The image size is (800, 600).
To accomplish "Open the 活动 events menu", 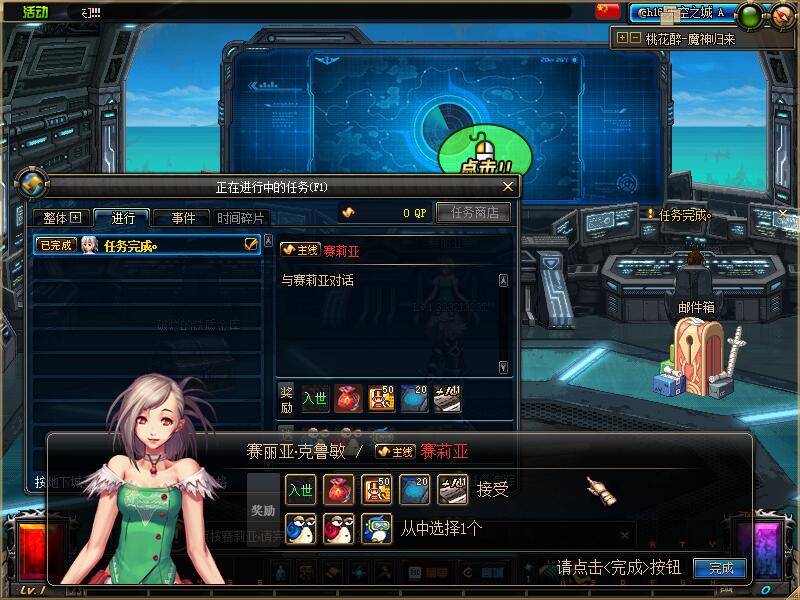I will coord(35,12).
